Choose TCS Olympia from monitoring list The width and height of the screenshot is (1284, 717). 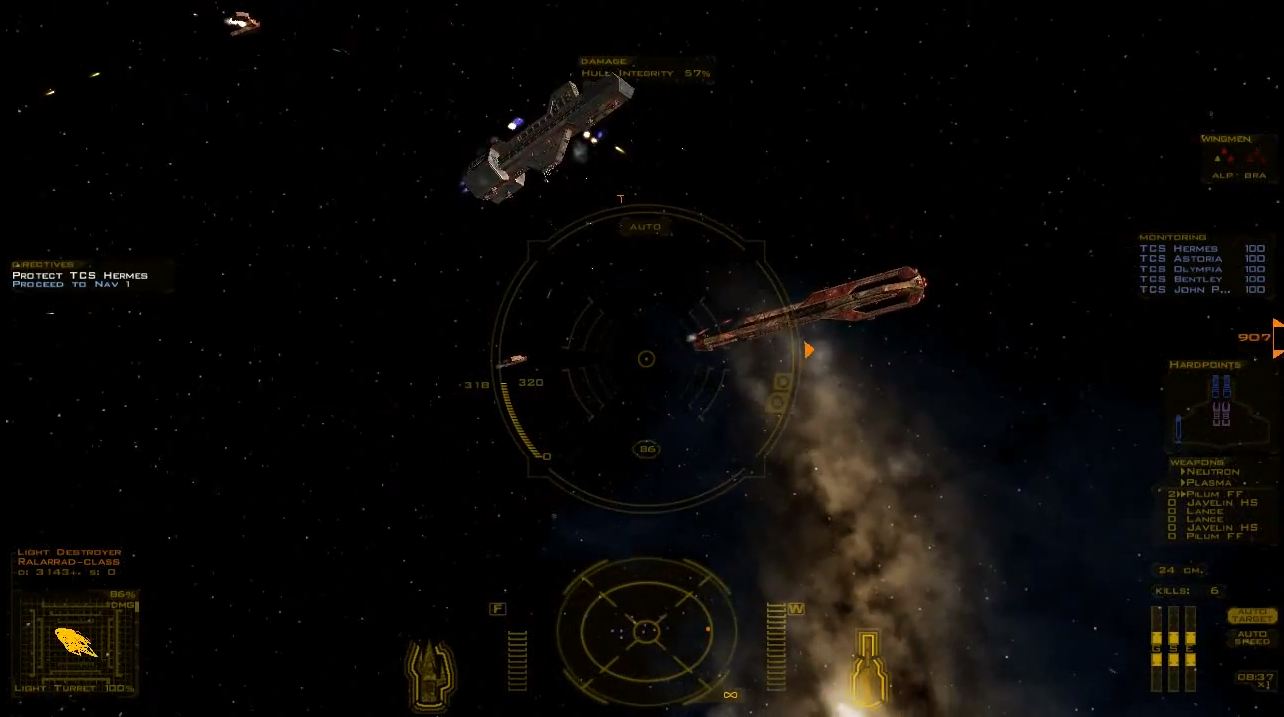point(1181,269)
